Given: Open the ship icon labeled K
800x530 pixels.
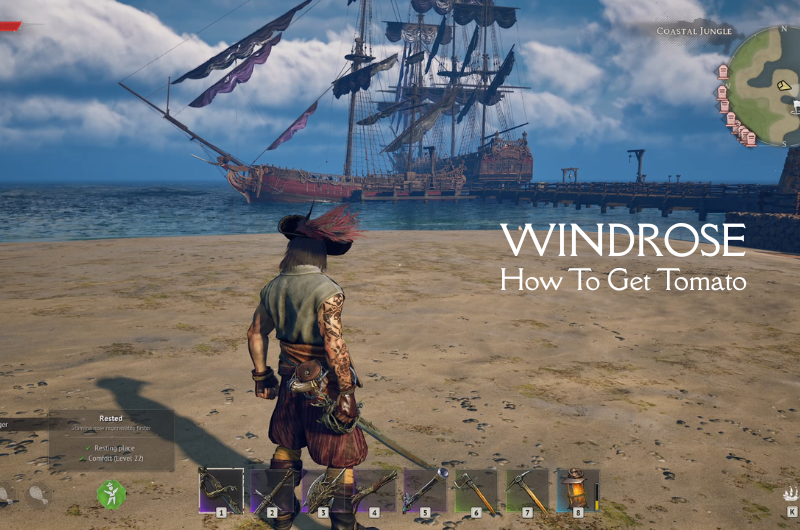Looking at the screenshot, I should click(x=791, y=493).
